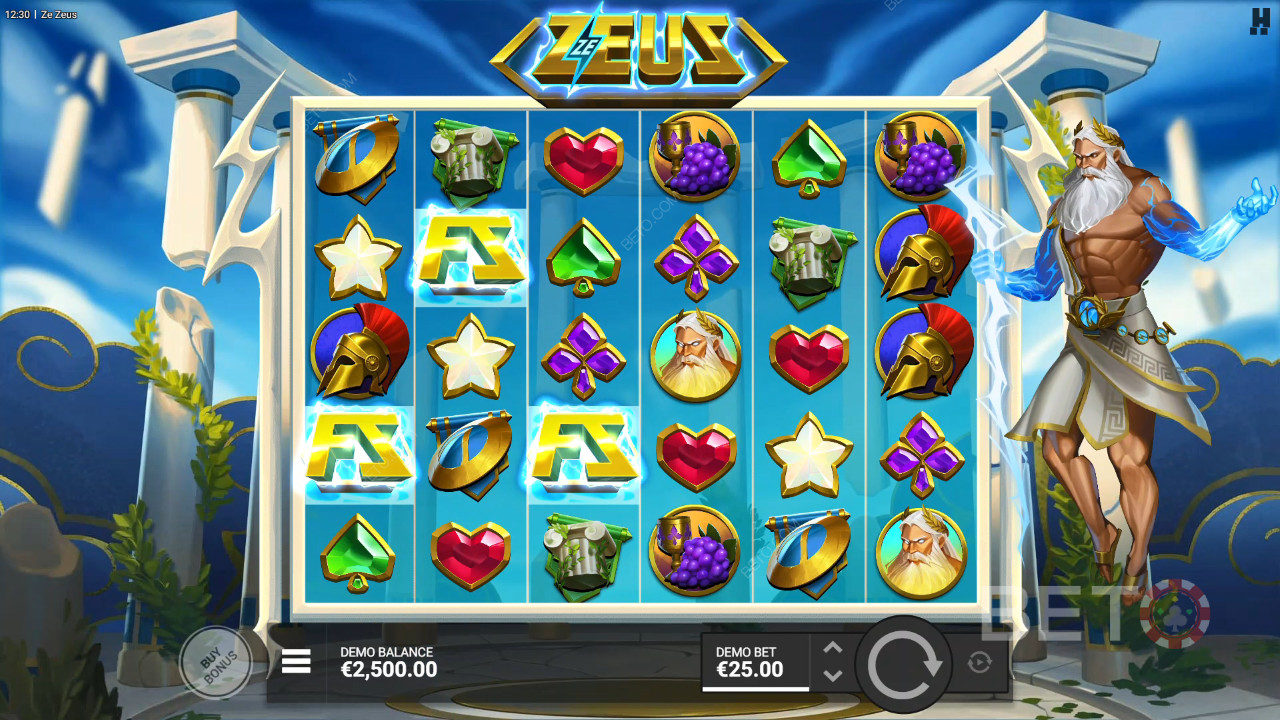
Task: Enable autoplay spins
Action: point(979,661)
